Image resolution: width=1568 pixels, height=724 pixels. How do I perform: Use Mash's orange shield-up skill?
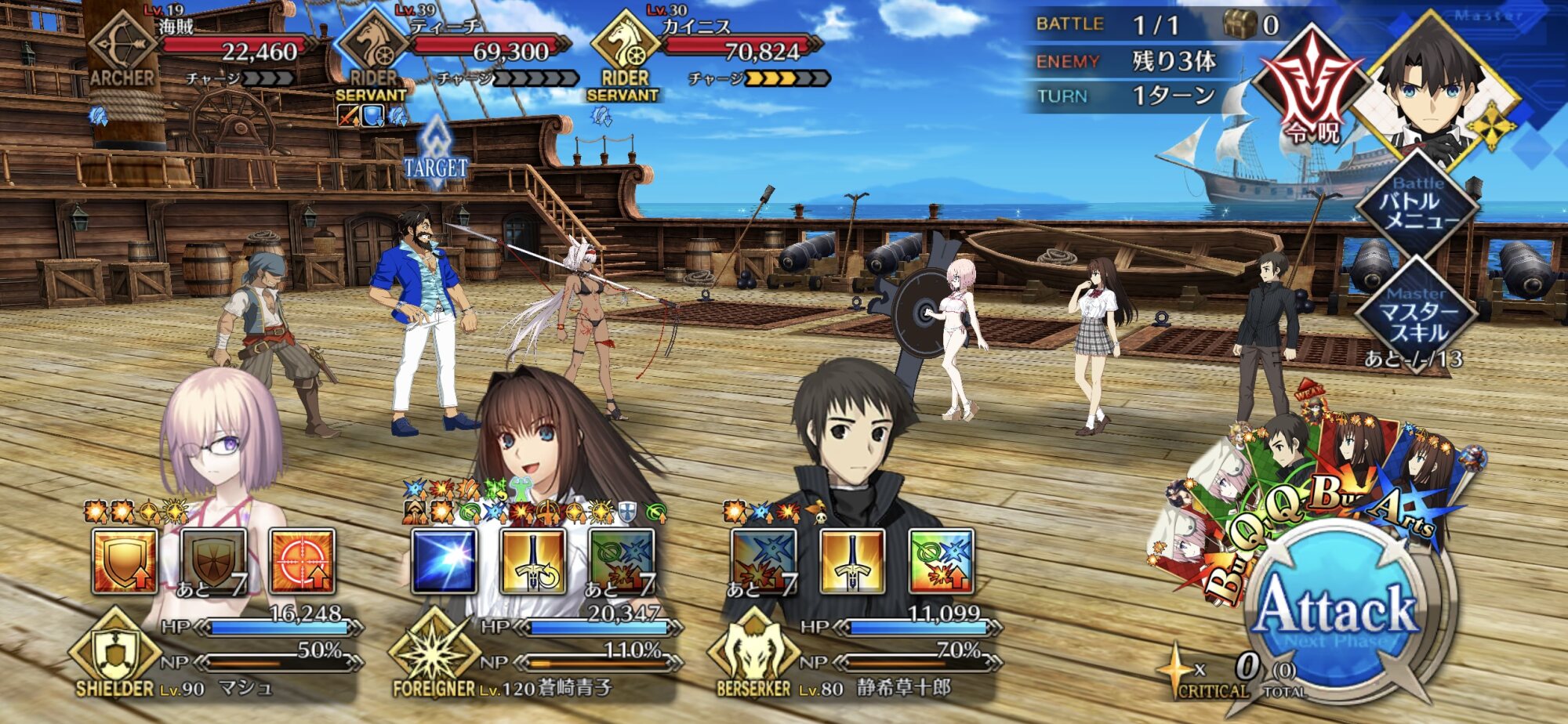(125, 561)
